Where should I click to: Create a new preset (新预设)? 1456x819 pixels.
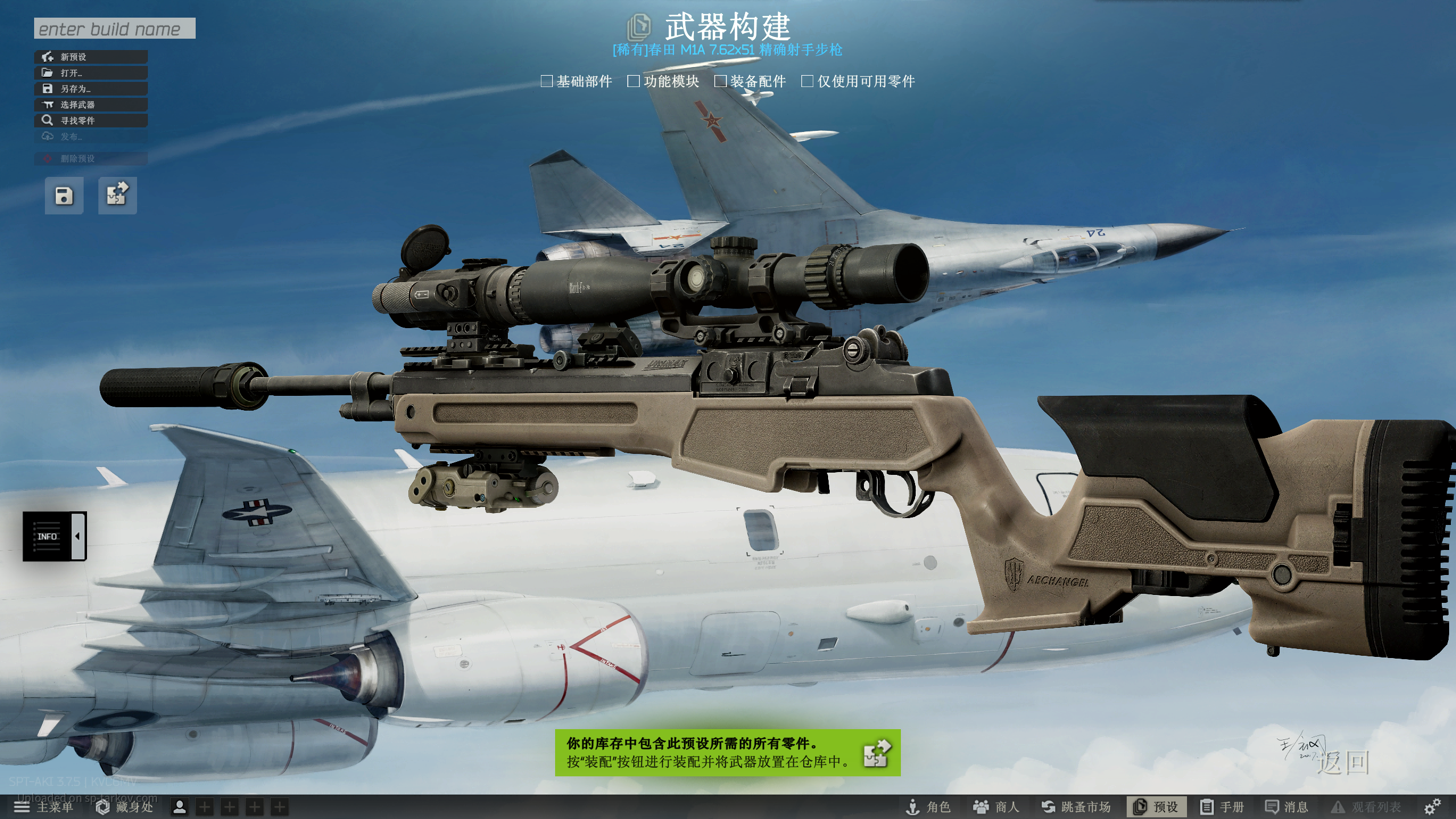(x=91, y=57)
